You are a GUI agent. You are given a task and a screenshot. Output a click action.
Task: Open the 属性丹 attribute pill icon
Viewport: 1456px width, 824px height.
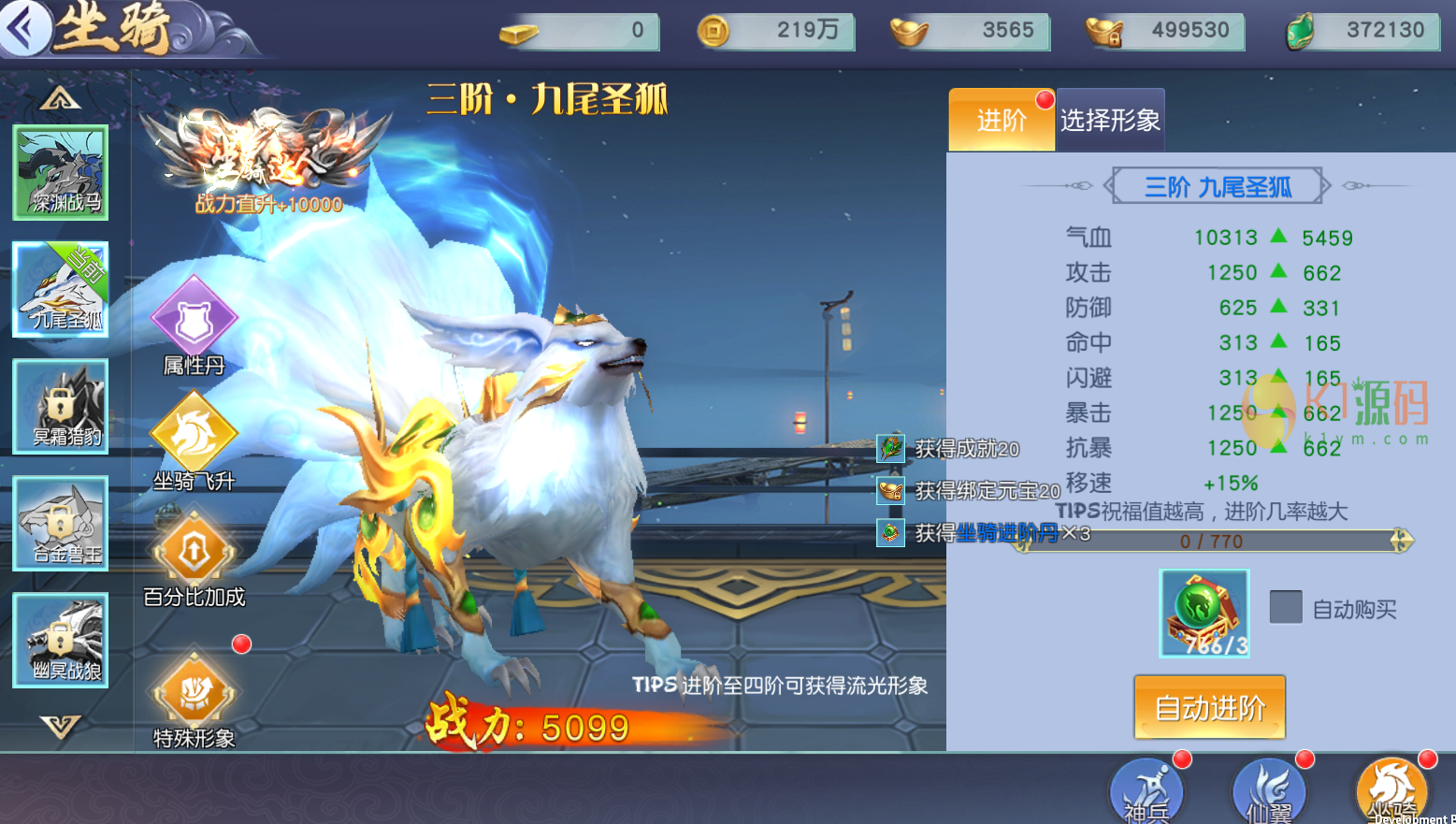tap(194, 318)
